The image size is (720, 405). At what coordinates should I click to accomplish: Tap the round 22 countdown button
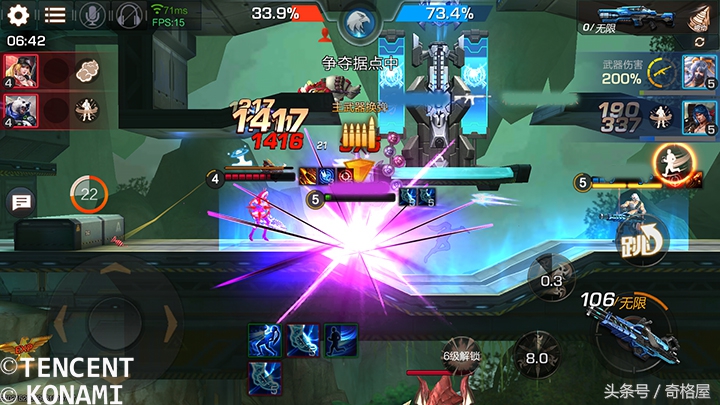coord(90,193)
